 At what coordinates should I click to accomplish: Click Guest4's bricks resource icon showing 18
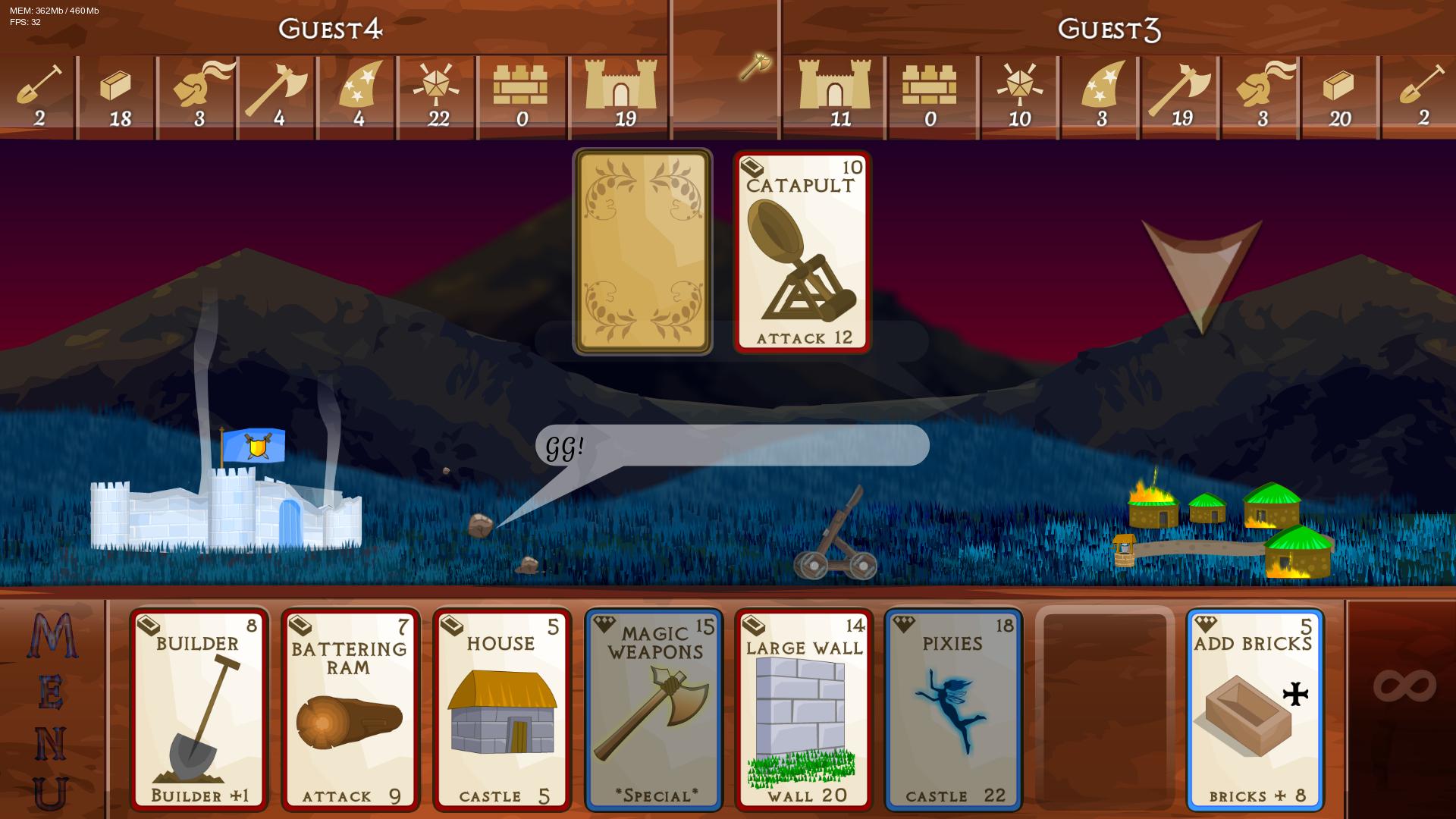pyautogui.click(x=118, y=87)
